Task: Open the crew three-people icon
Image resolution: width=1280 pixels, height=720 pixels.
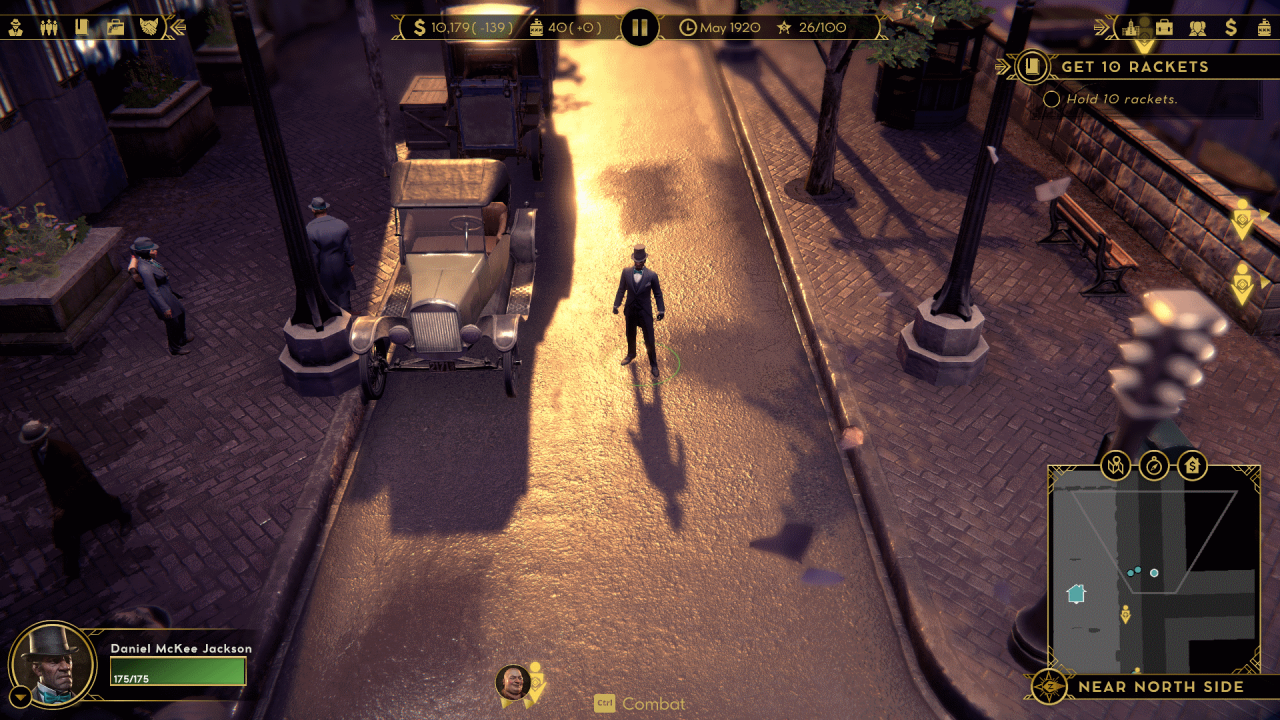Action: pos(49,27)
